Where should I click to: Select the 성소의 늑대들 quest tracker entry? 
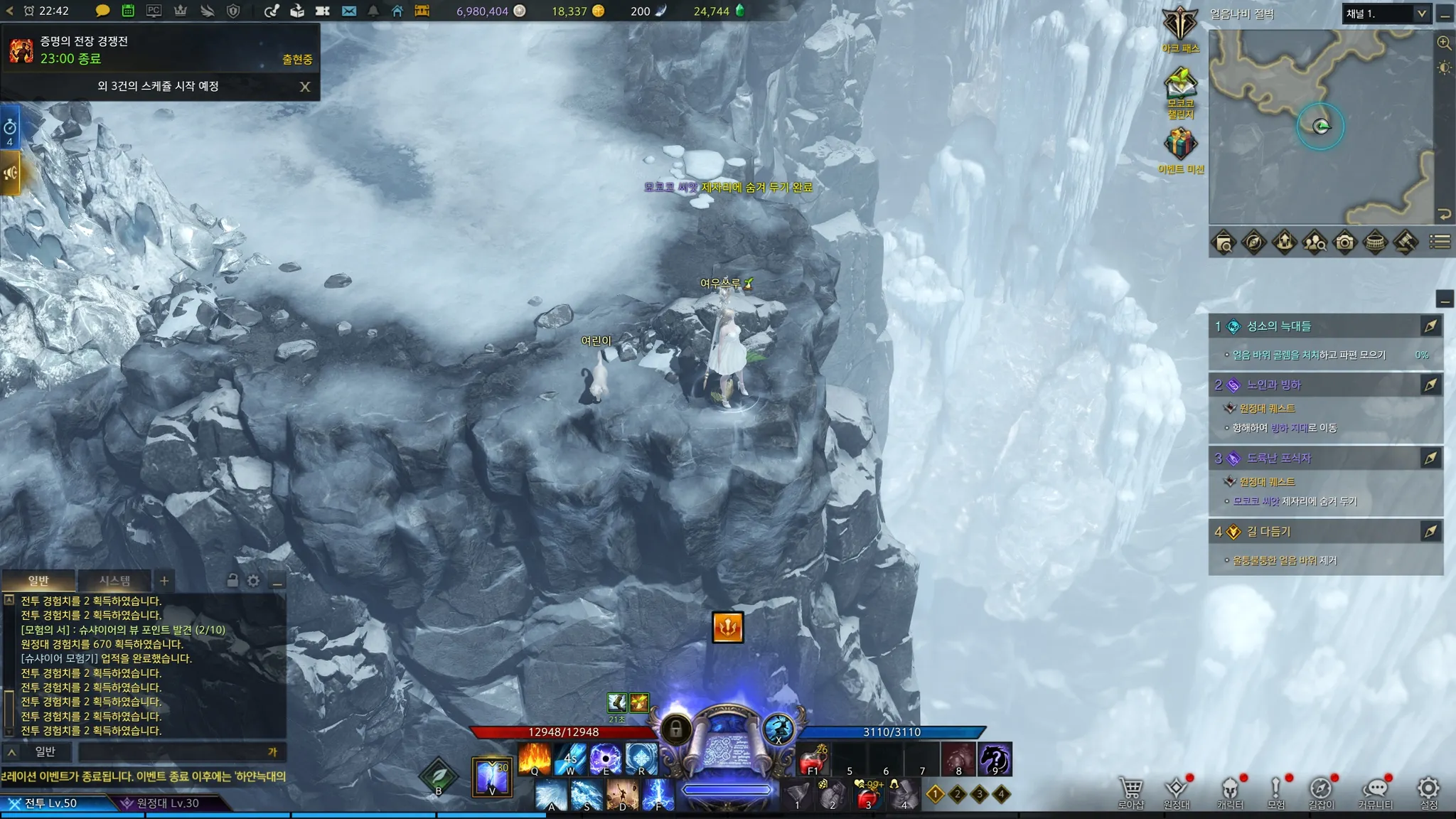(1279, 326)
